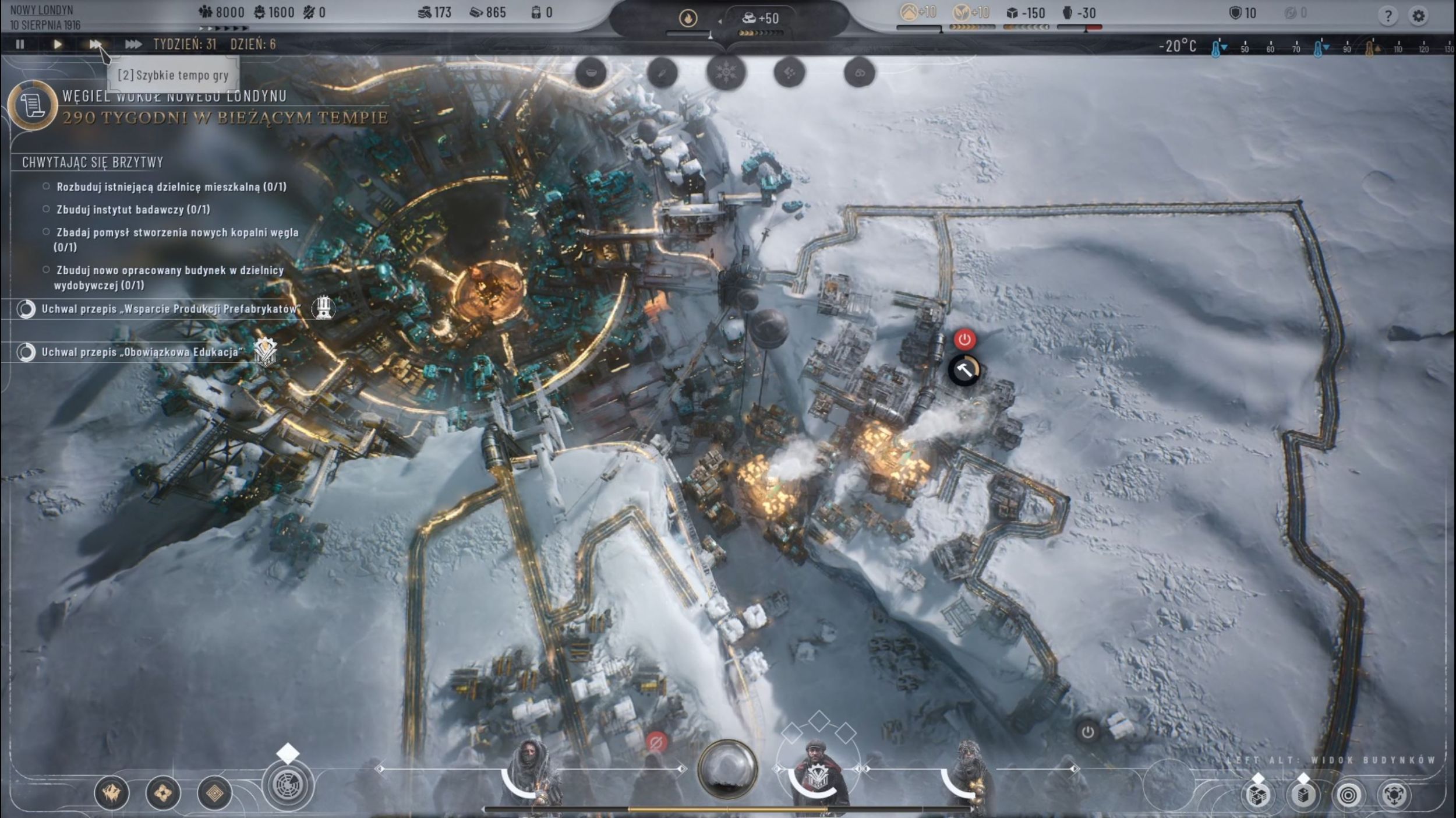Select the masked hooded faction portrait
1456x818 pixels.
(x=529, y=770)
